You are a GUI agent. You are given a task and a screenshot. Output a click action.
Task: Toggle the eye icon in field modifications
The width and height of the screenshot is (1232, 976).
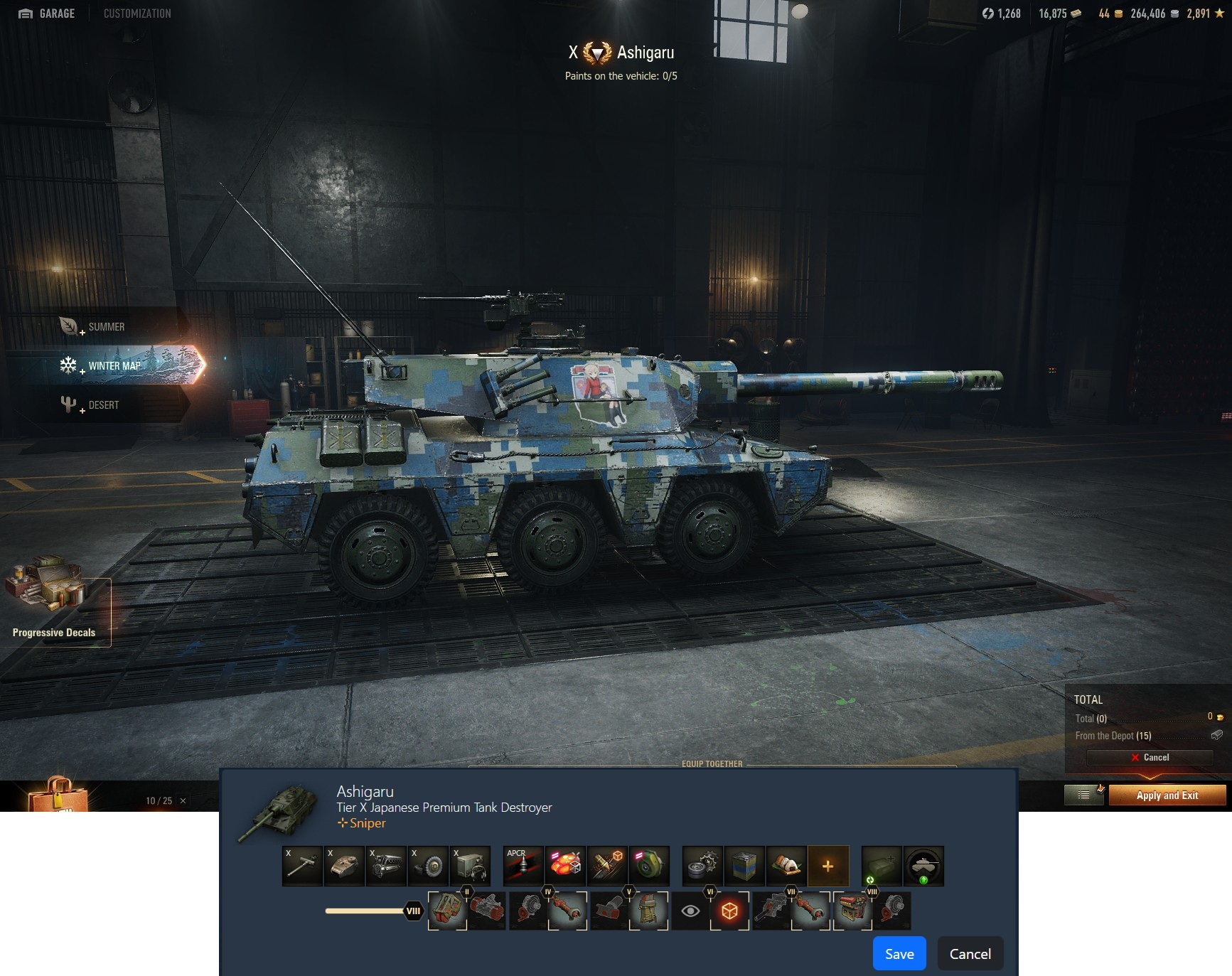pos(690,911)
